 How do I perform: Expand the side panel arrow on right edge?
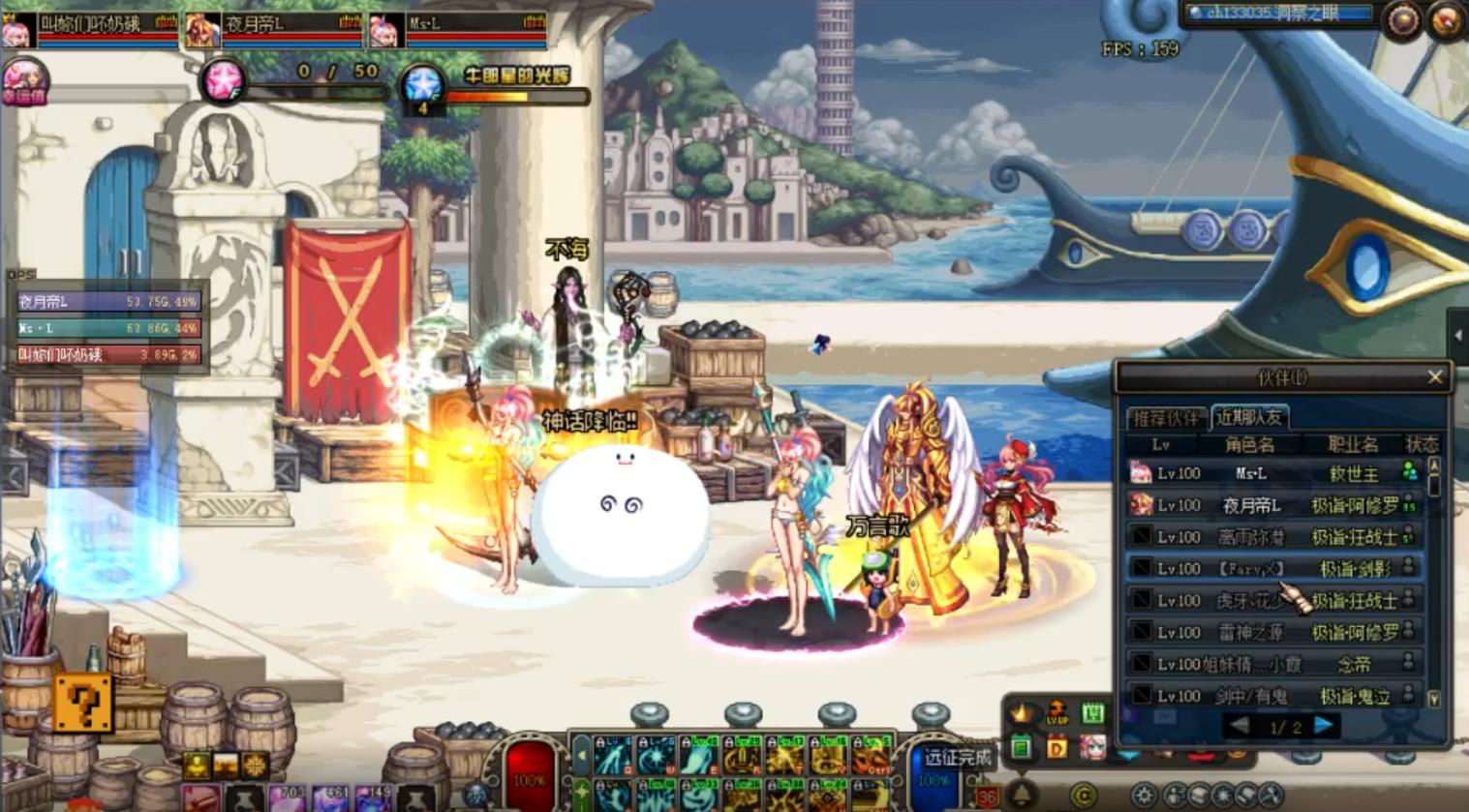1458,335
